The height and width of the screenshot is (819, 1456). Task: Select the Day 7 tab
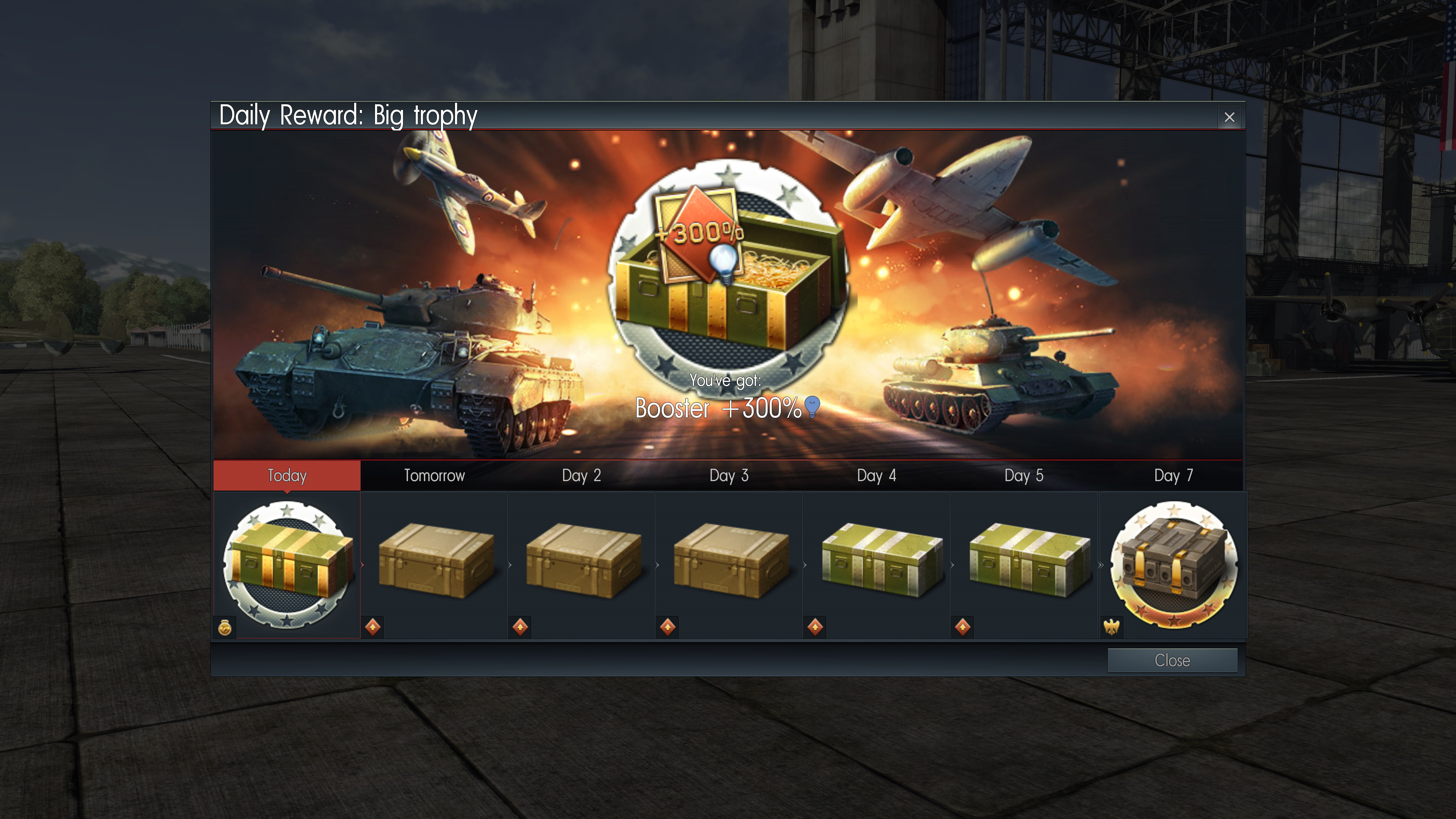pos(1174,475)
